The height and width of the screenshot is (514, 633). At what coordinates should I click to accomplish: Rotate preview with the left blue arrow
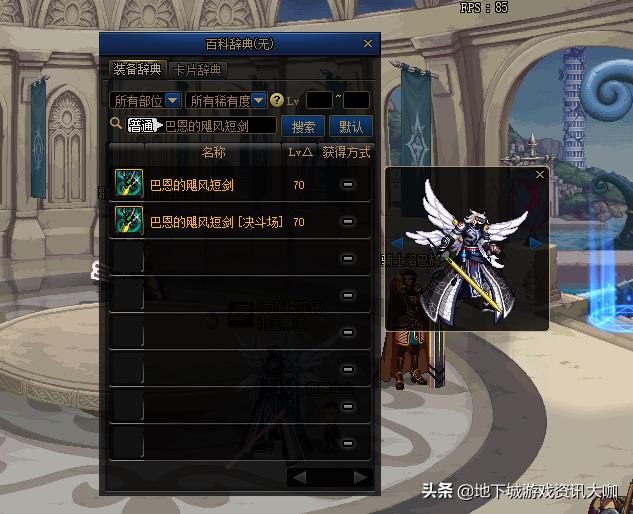396,243
